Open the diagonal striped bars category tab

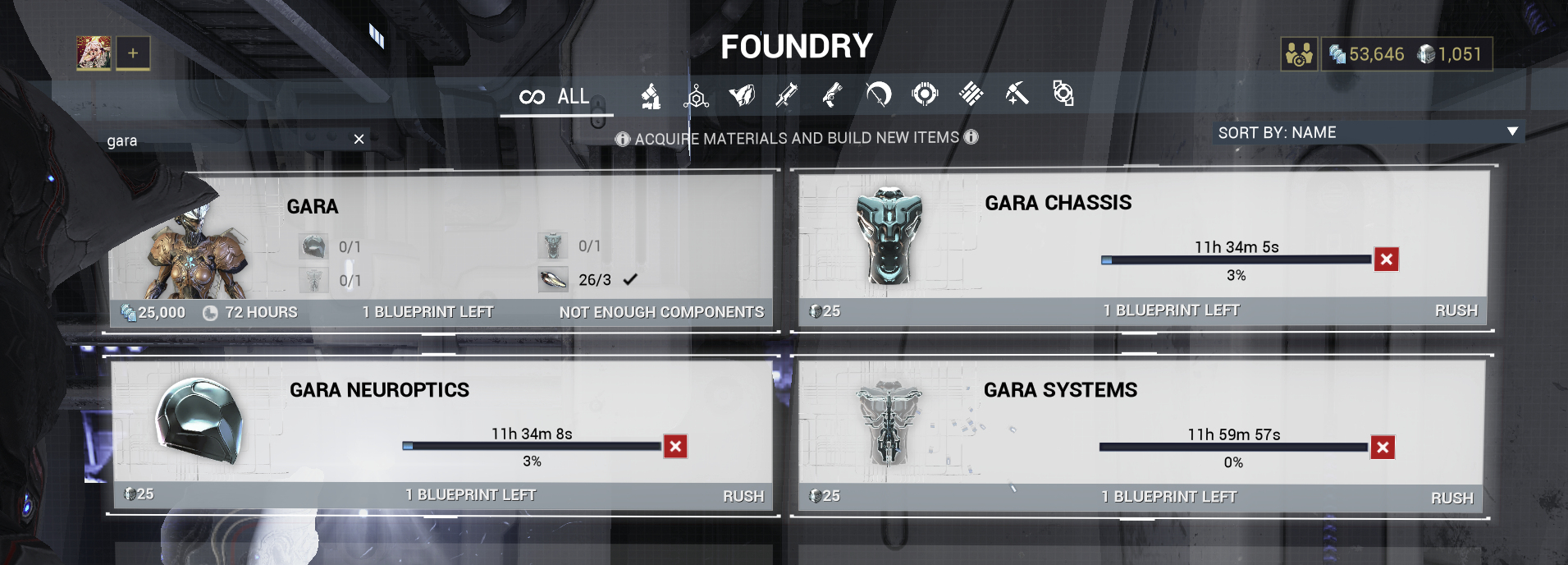[x=971, y=94]
